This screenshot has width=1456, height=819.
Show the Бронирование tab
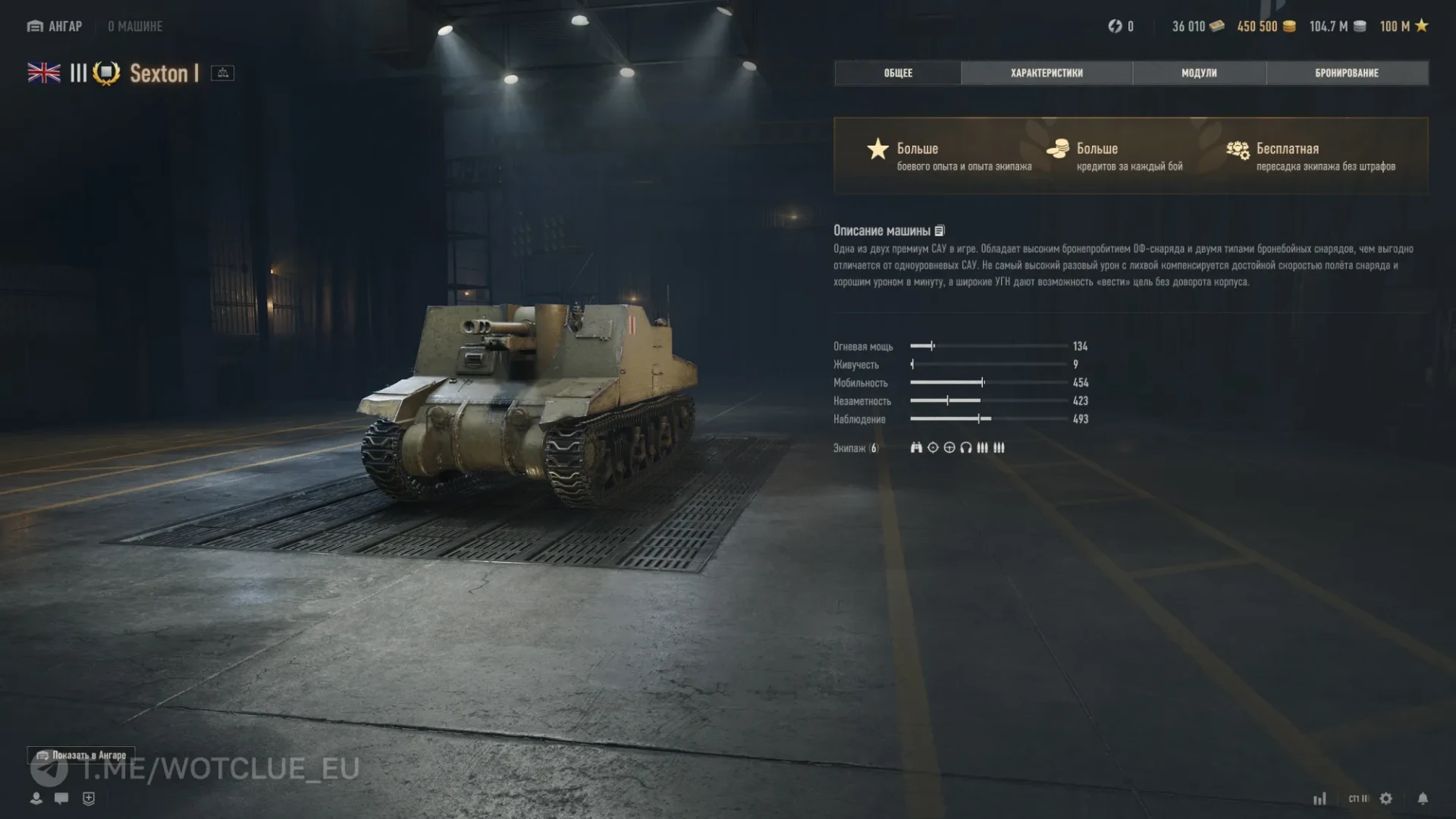tap(1347, 73)
